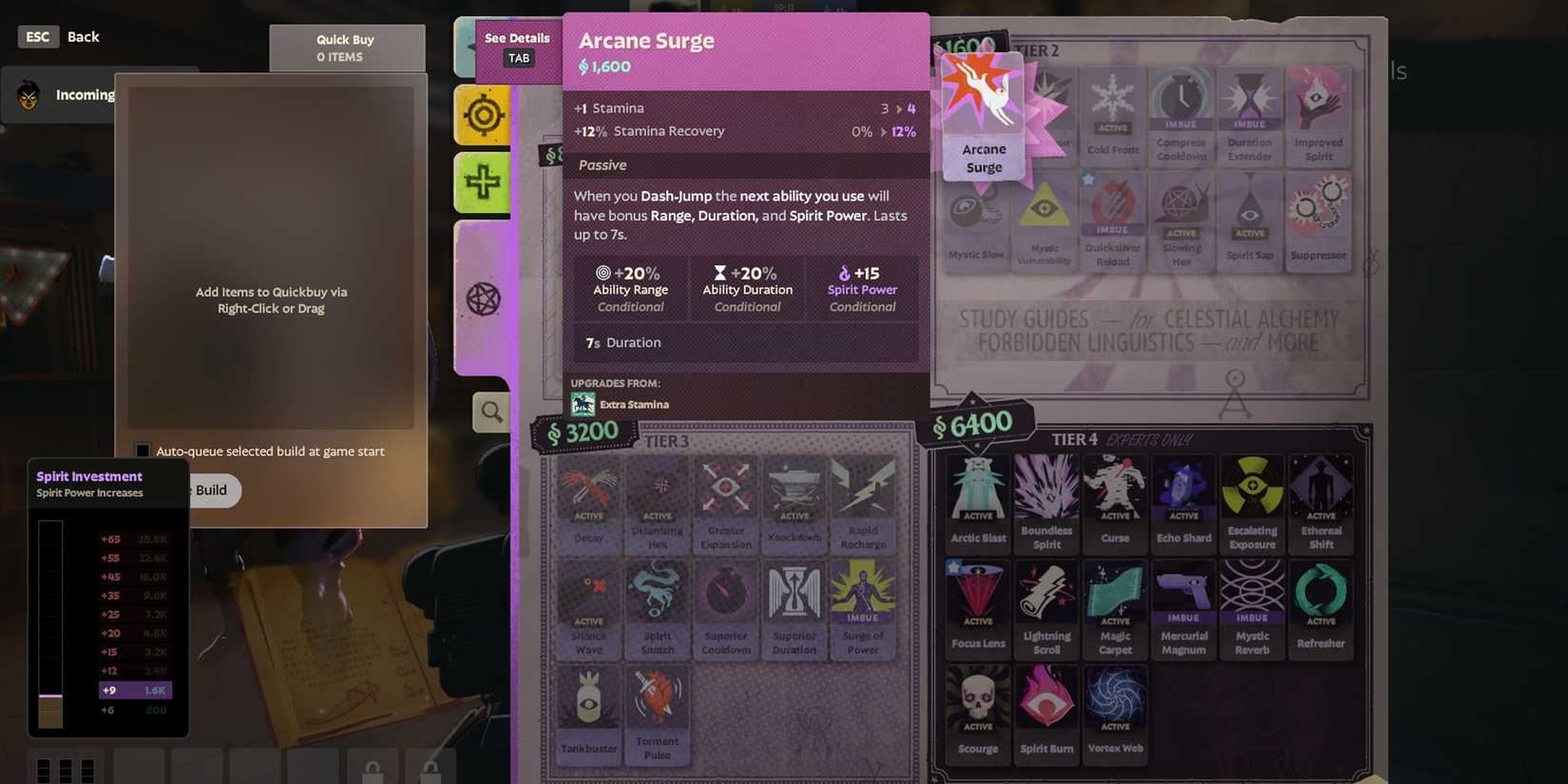
Task: Go Back using the ESC button
Action: (x=37, y=36)
